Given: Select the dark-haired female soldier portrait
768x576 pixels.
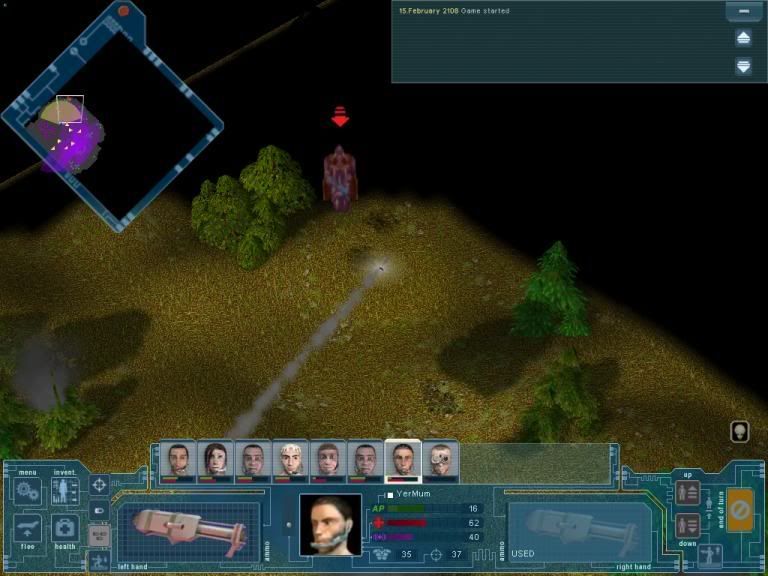Looking at the screenshot, I should [x=216, y=461].
